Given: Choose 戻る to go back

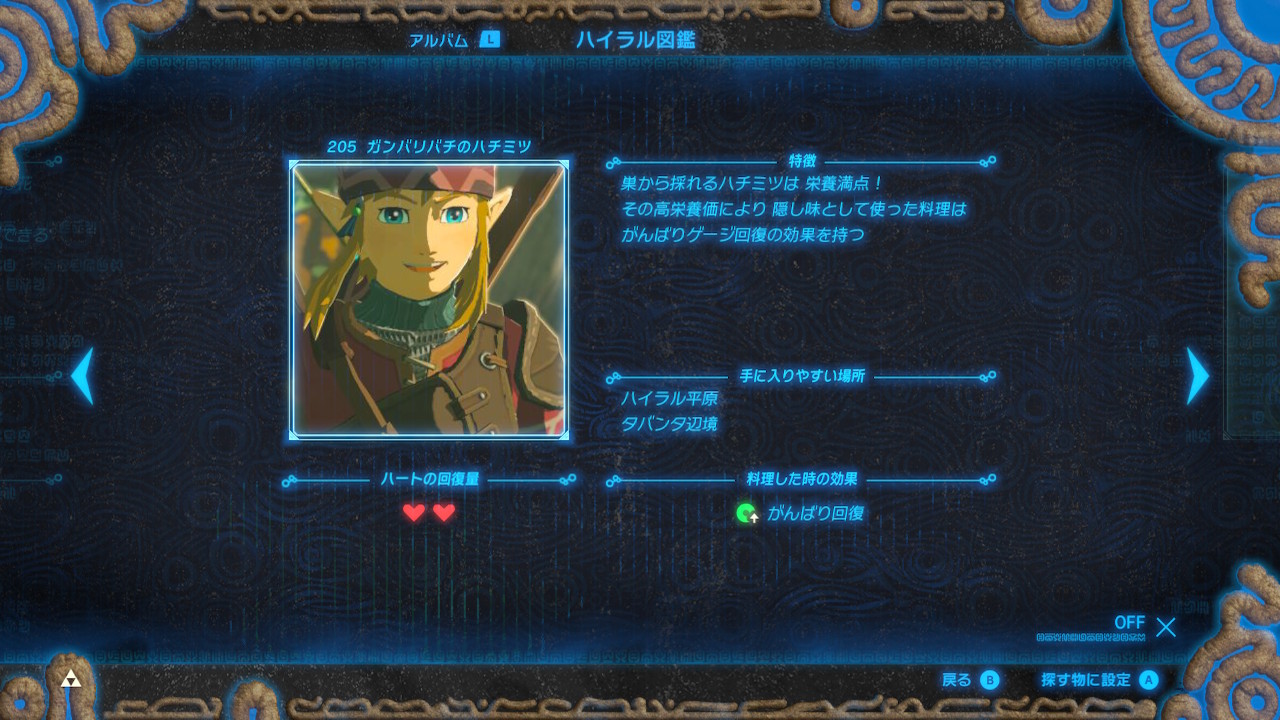Looking at the screenshot, I should click(x=970, y=680).
